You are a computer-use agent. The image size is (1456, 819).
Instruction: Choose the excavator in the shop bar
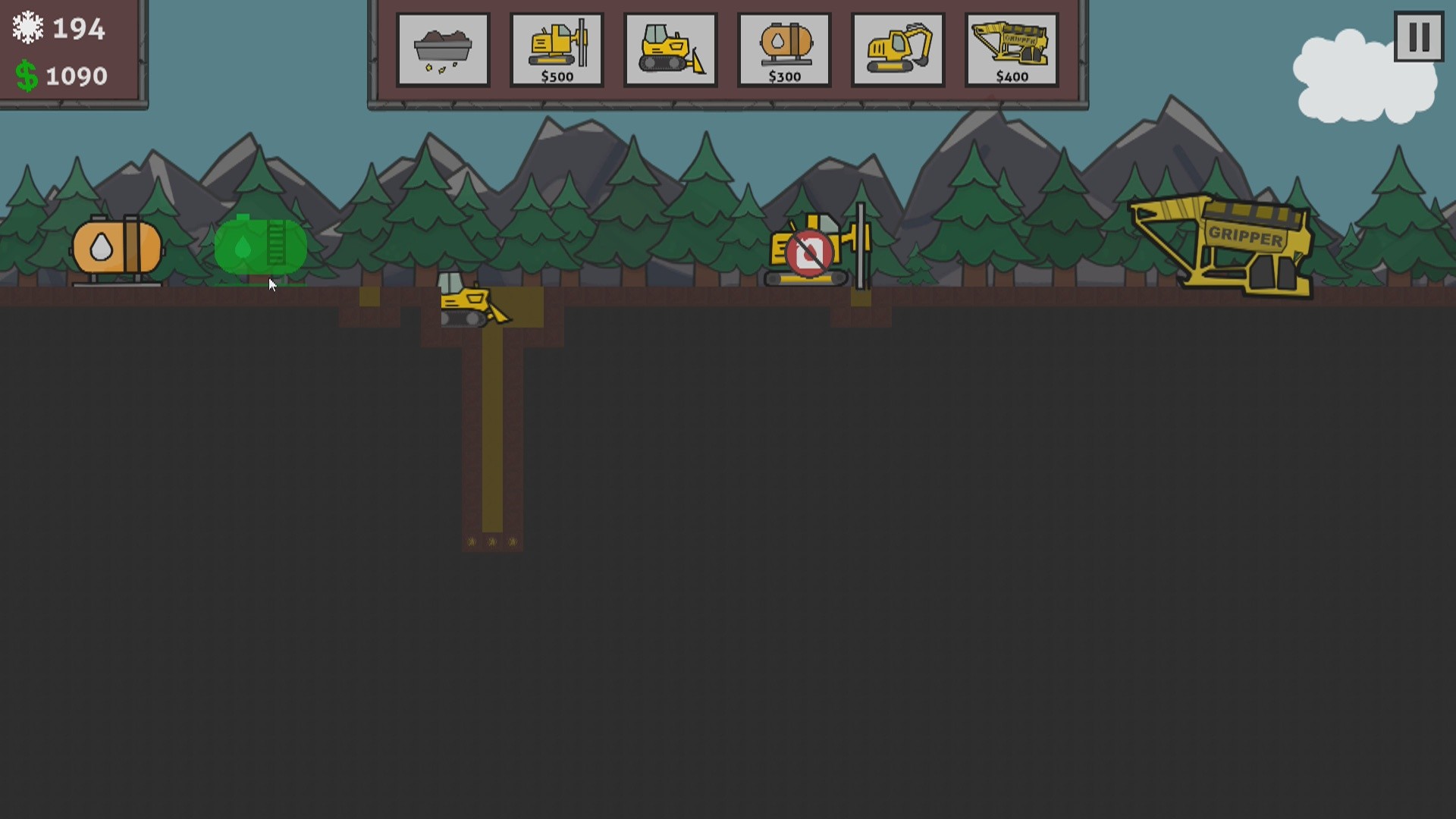tap(898, 48)
